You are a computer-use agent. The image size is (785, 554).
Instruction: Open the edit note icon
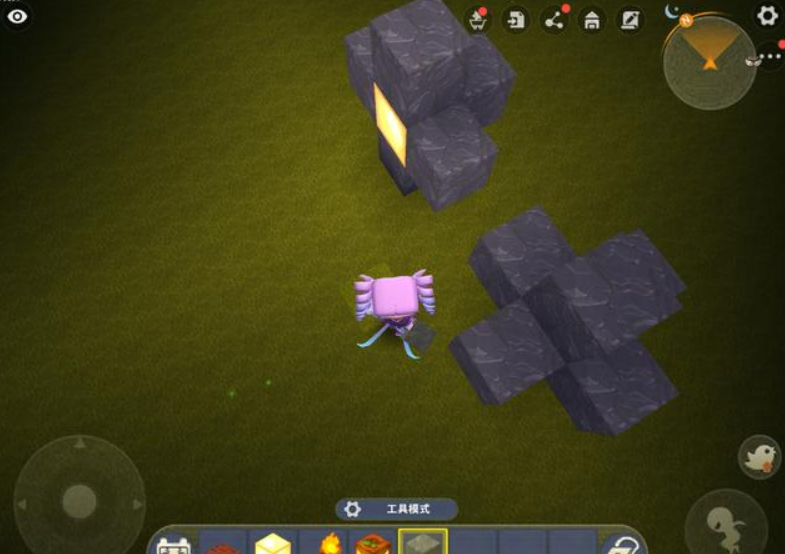pyautogui.click(x=630, y=19)
